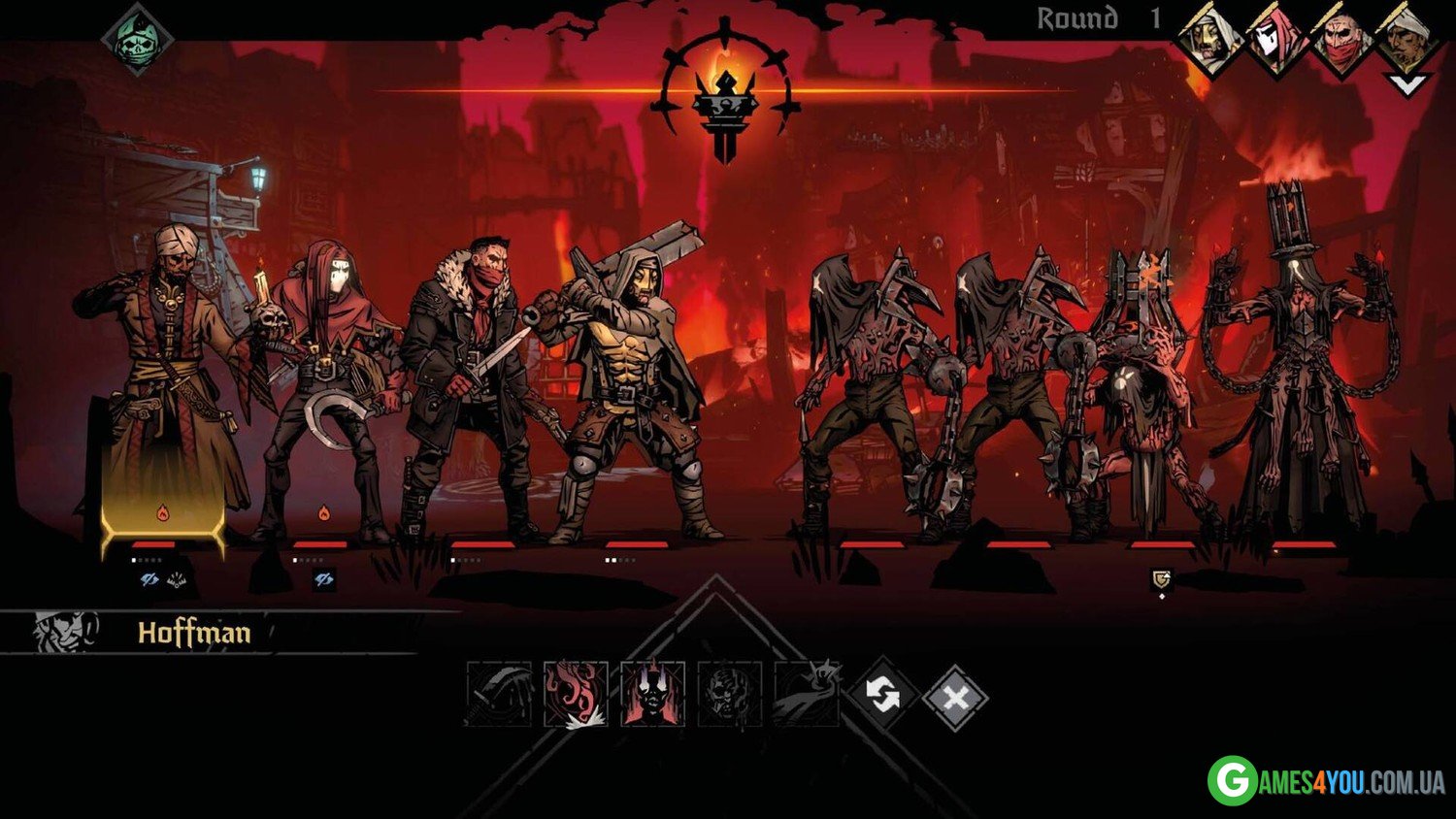Use the horned demon face skill
The height and width of the screenshot is (819, 1456).
click(x=652, y=694)
